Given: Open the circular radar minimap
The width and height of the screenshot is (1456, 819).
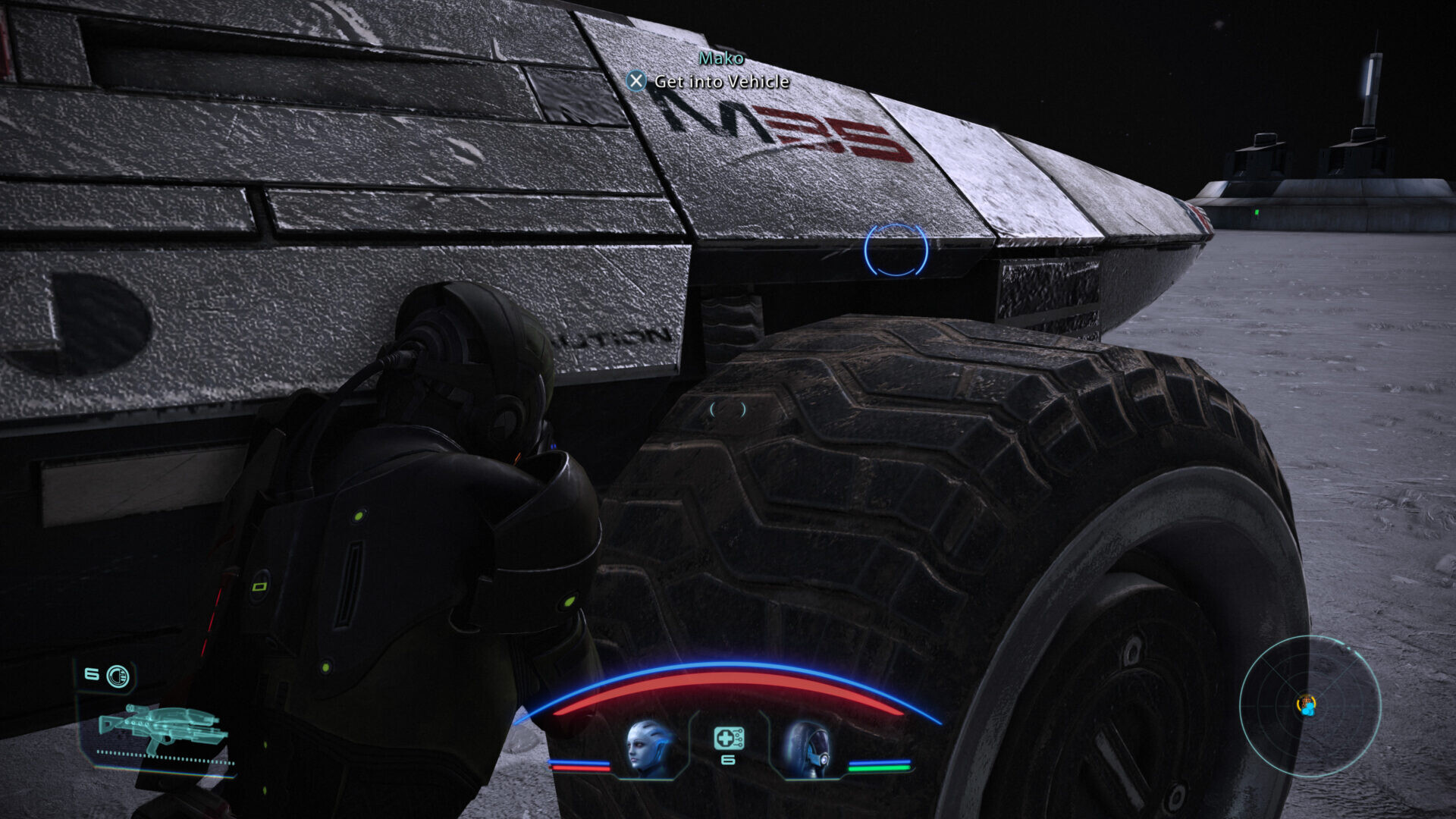Looking at the screenshot, I should pyautogui.click(x=1310, y=706).
